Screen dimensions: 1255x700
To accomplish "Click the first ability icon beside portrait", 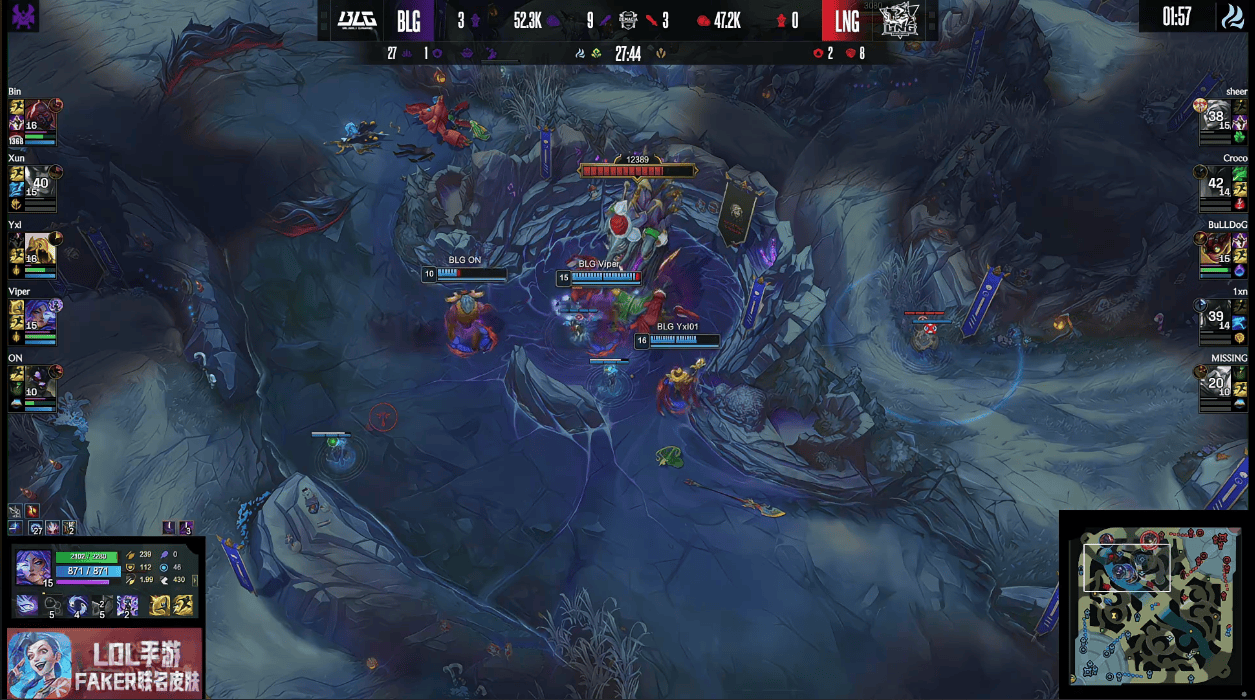I will 26,605.
